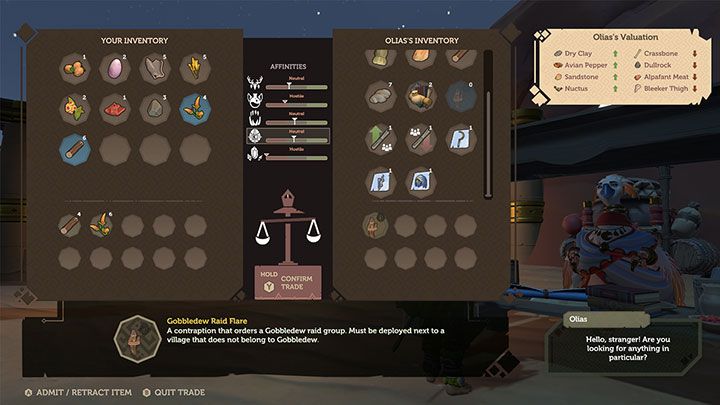
Task: Select the blue hooded cloak blueprint
Action: 421,180
